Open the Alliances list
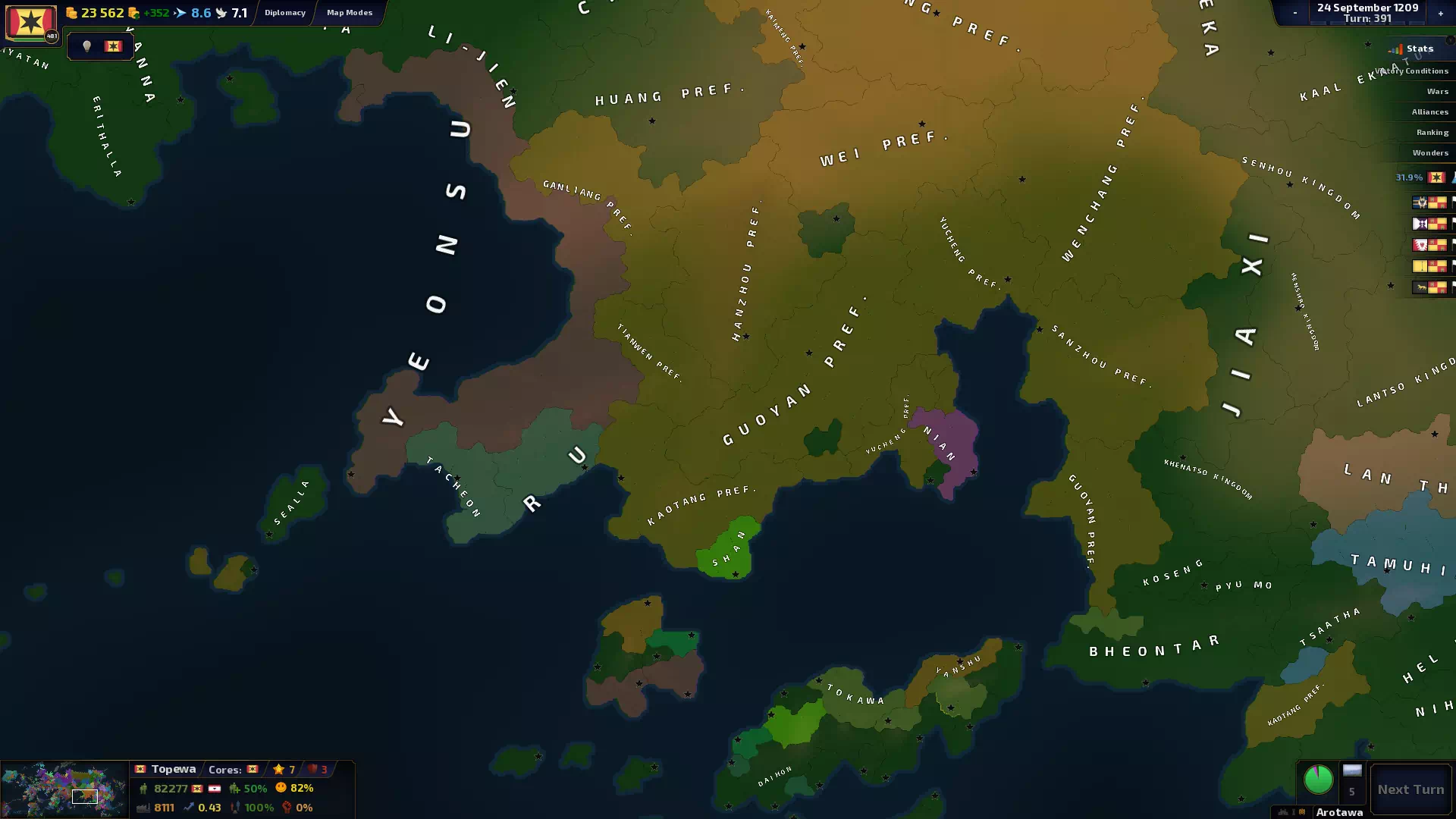 [1429, 111]
